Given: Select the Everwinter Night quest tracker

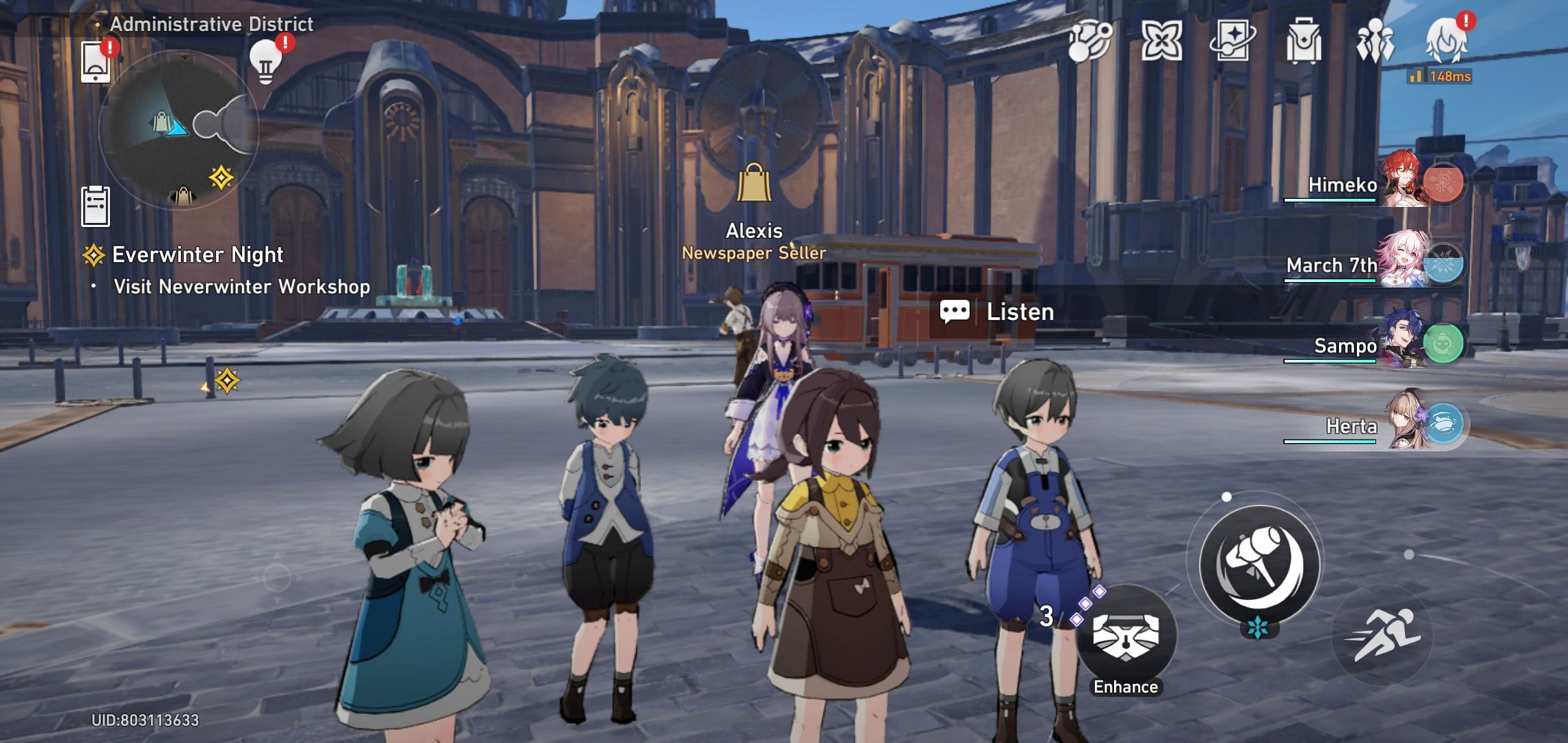Looking at the screenshot, I should click(x=197, y=255).
